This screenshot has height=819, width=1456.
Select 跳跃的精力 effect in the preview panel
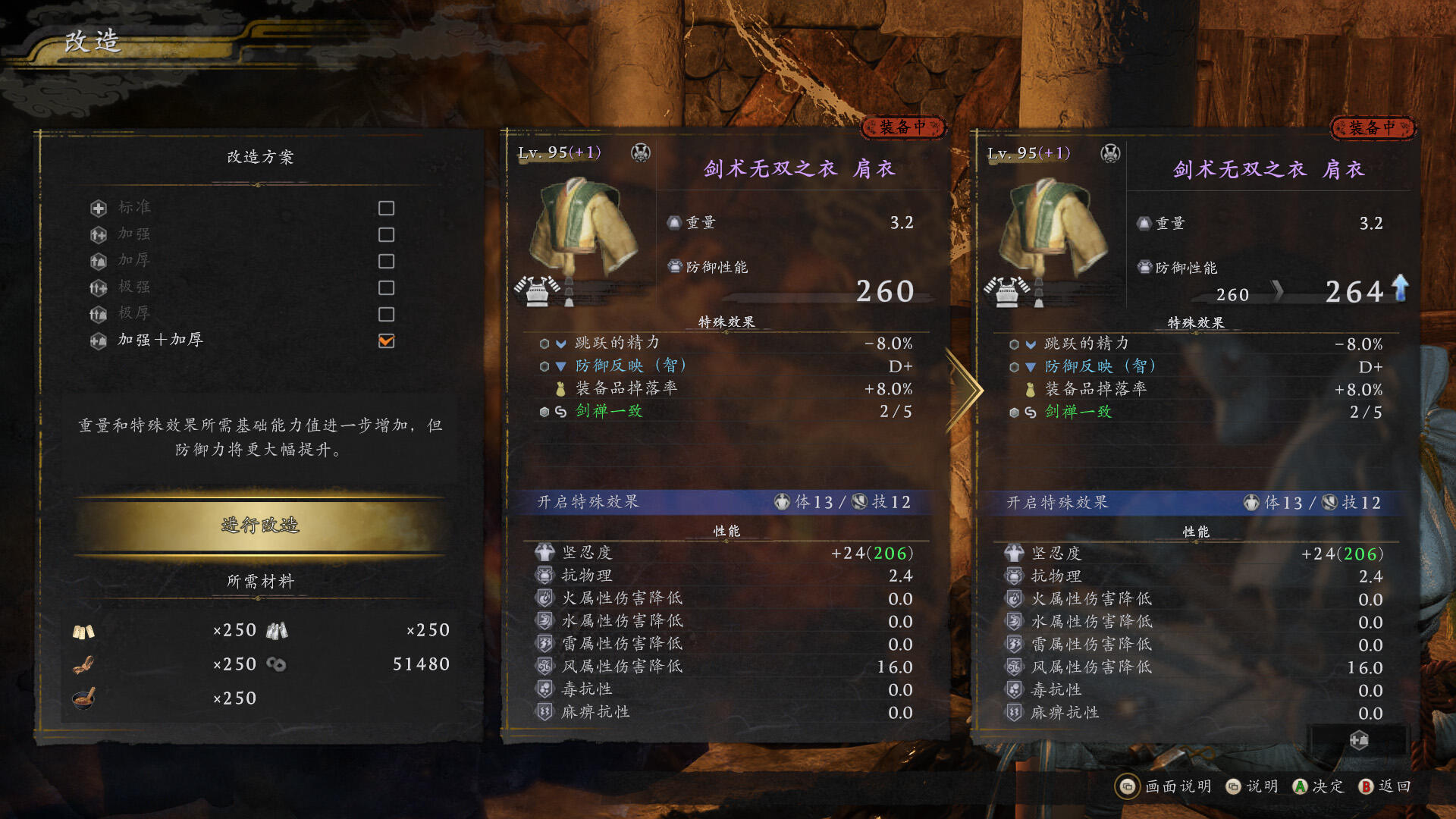(1086, 344)
